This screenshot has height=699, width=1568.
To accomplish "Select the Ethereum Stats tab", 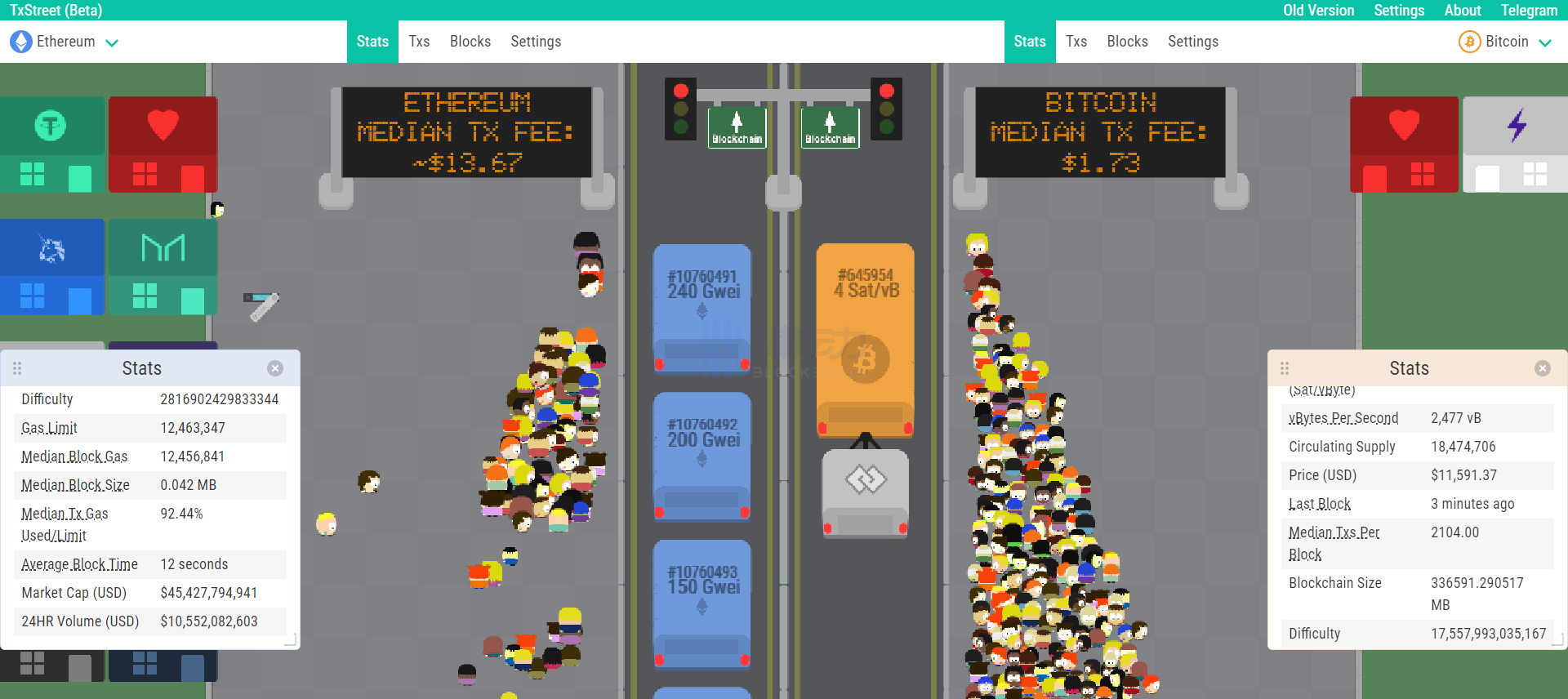I will pyautogui.click(x=372, y=42).
